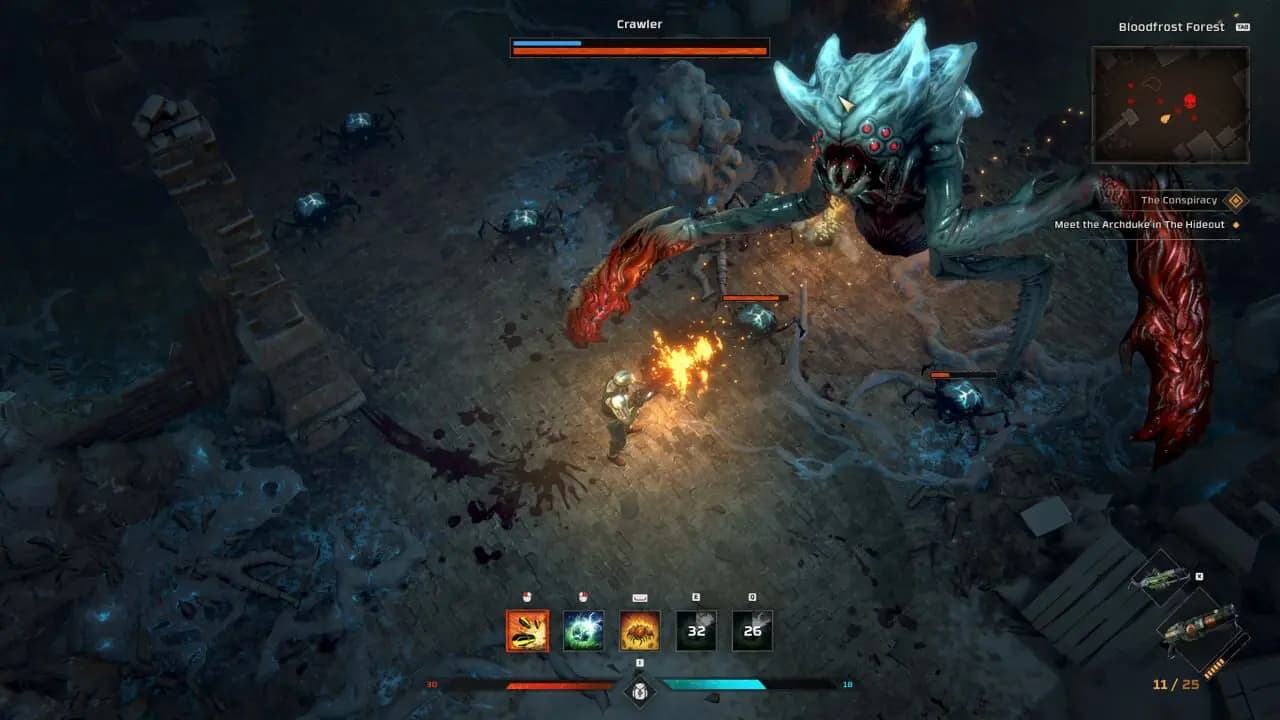Click the 11 / 25 ammo counter
This screenshot has height=720, width=1280.
[1177, 683]
